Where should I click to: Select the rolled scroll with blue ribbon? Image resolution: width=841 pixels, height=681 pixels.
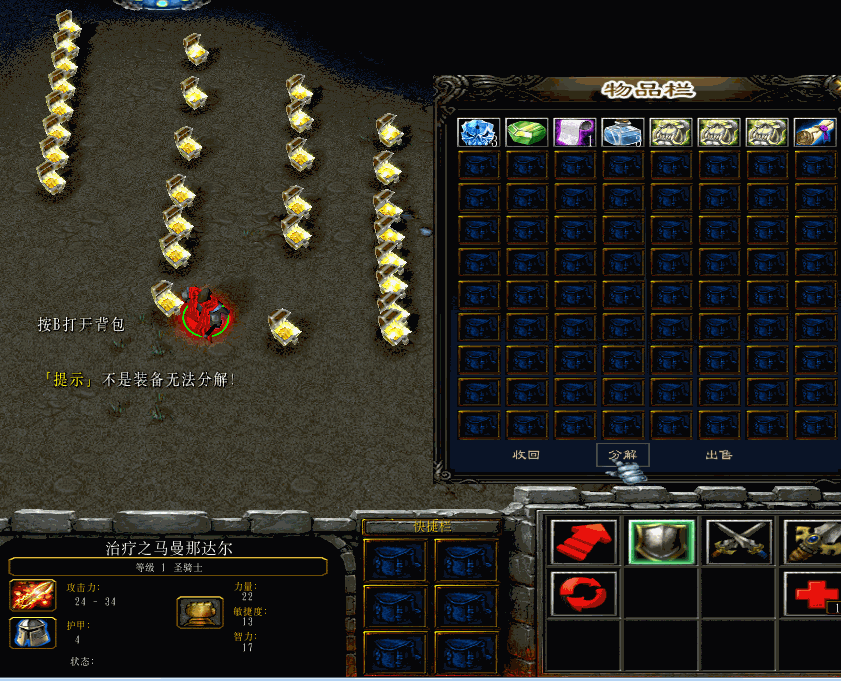814,133
